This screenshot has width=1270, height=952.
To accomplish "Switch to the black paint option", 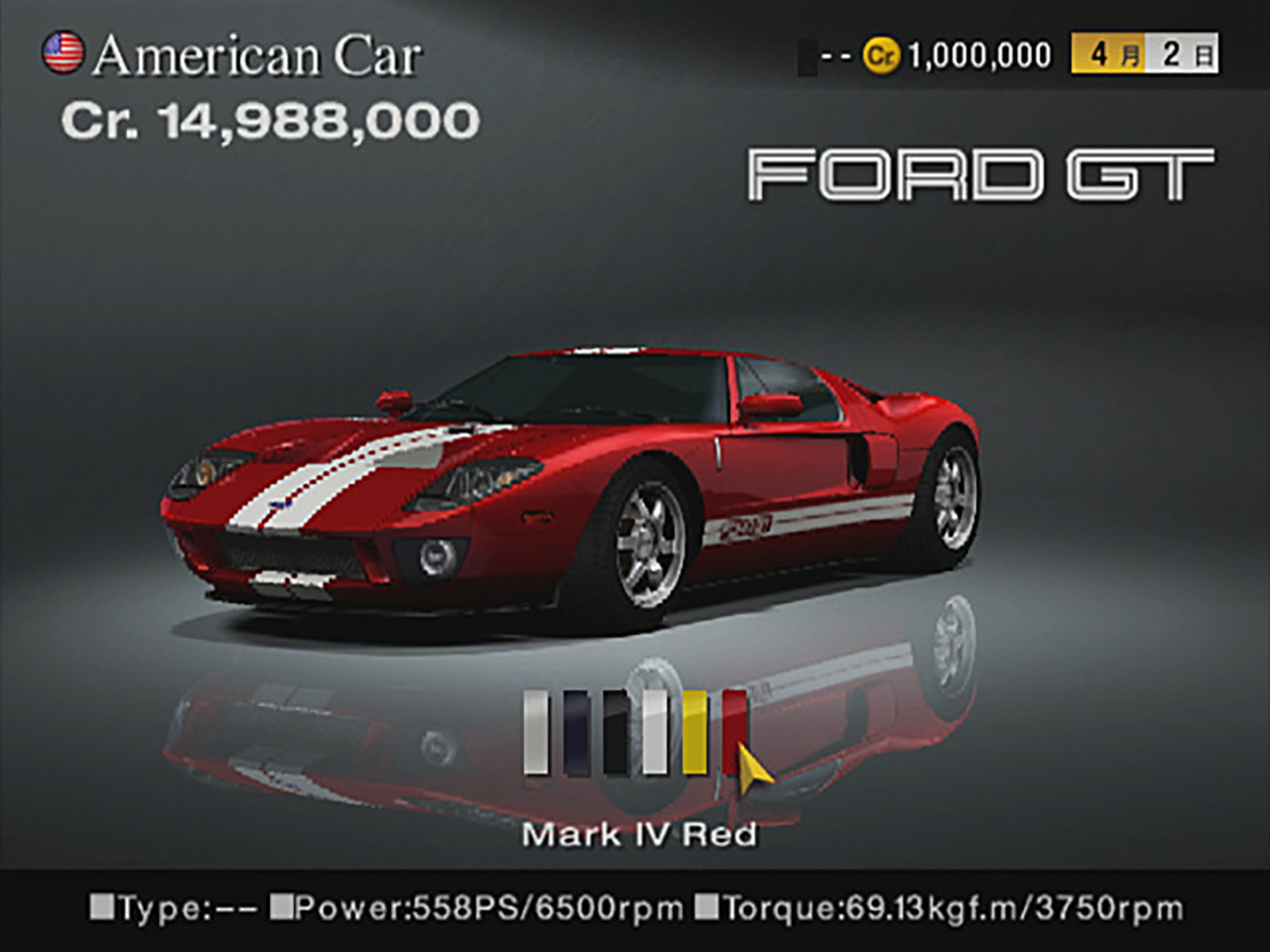I will tap(615, 732).
